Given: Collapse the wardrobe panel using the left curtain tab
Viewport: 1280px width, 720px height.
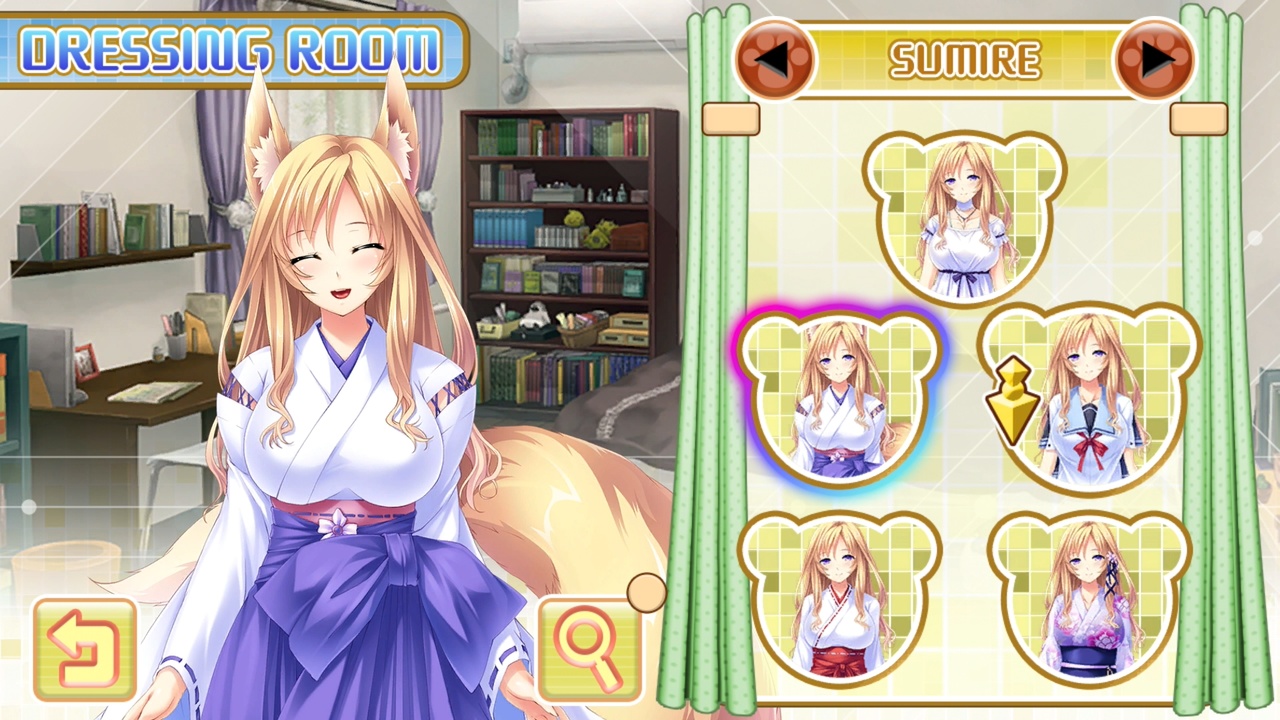Looking at the screenshot, I should 729,119.
